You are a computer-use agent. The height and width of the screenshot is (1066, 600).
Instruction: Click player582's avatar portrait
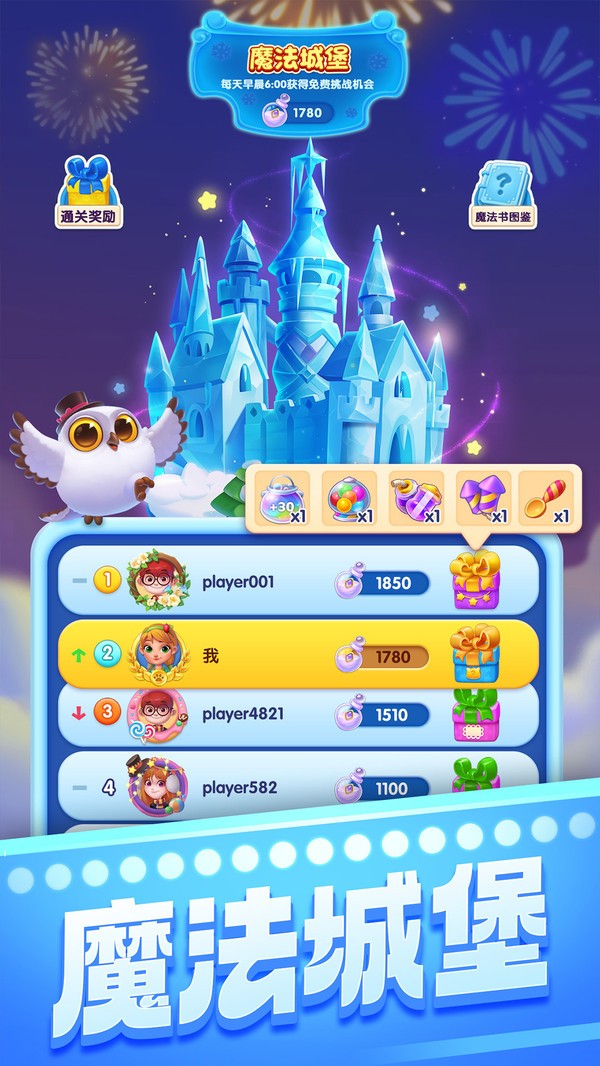coord(156,787)
